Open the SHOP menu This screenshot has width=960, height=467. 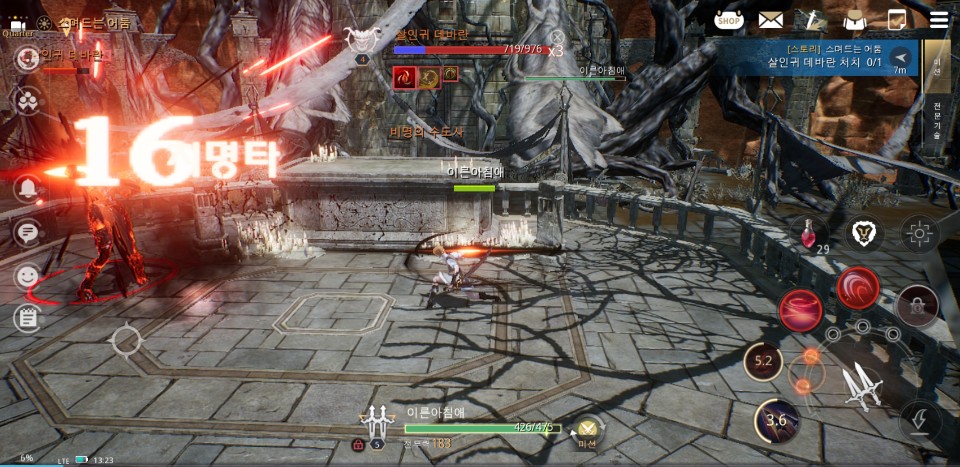[x=729, y=19]
